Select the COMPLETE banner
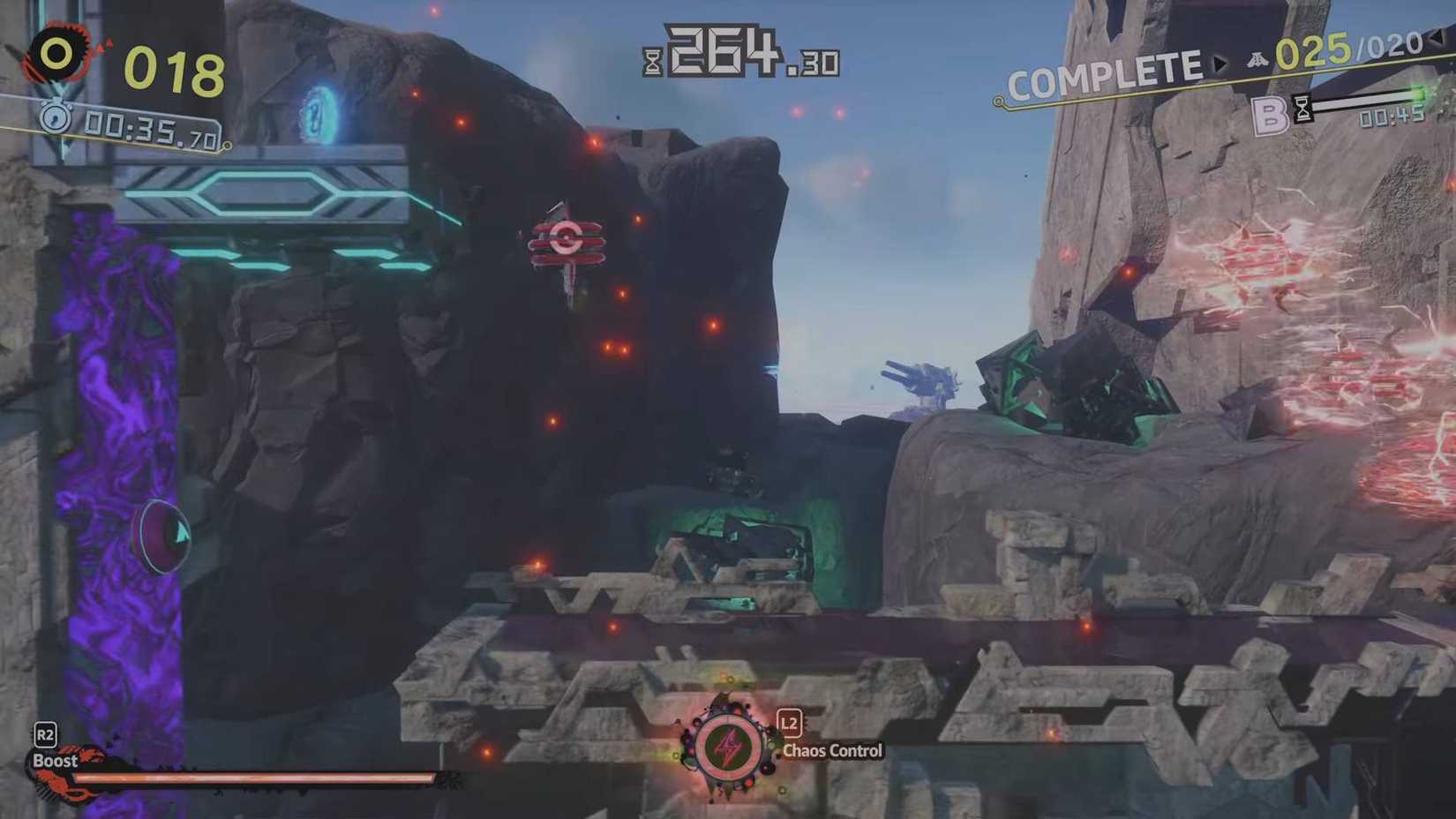This screenshot has height=819, width=1456. [x=1106, y=67]
